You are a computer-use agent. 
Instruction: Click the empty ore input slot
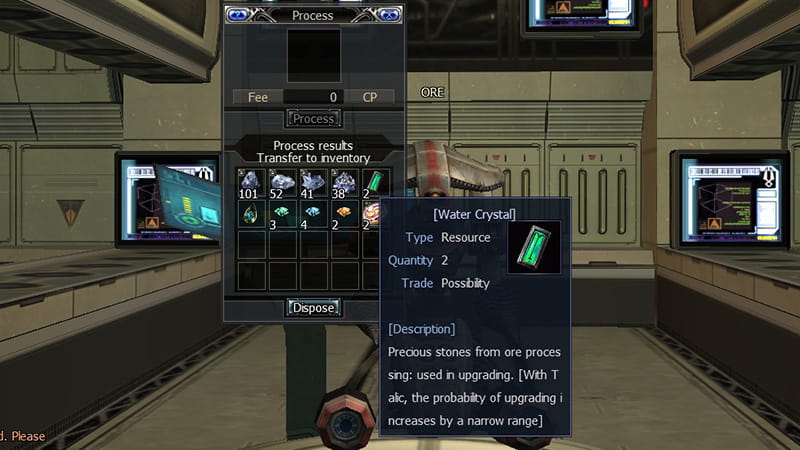click(x=313, y=55)
